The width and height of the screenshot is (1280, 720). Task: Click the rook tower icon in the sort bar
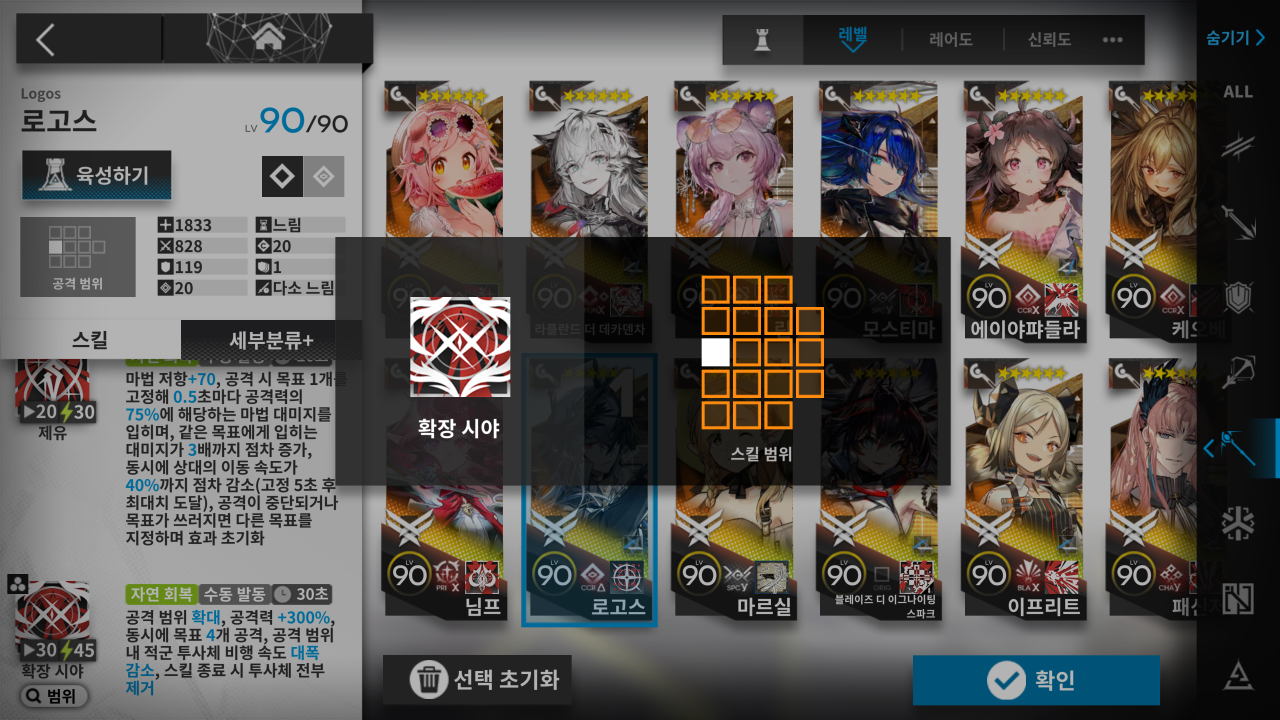coord(762,40)
